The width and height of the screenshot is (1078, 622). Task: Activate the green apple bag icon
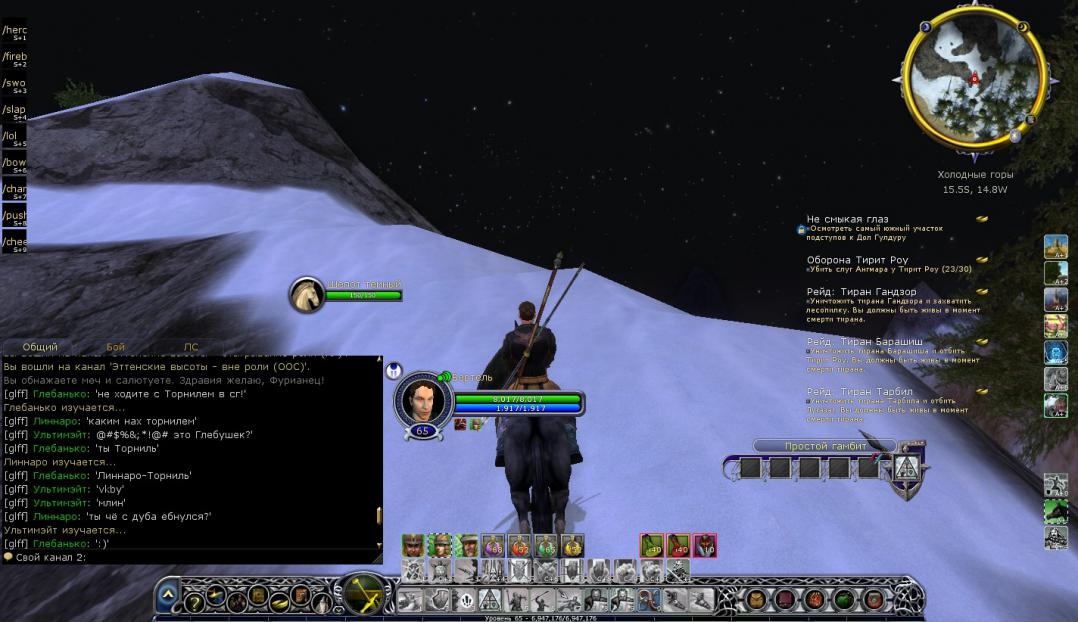coord(846,599)
